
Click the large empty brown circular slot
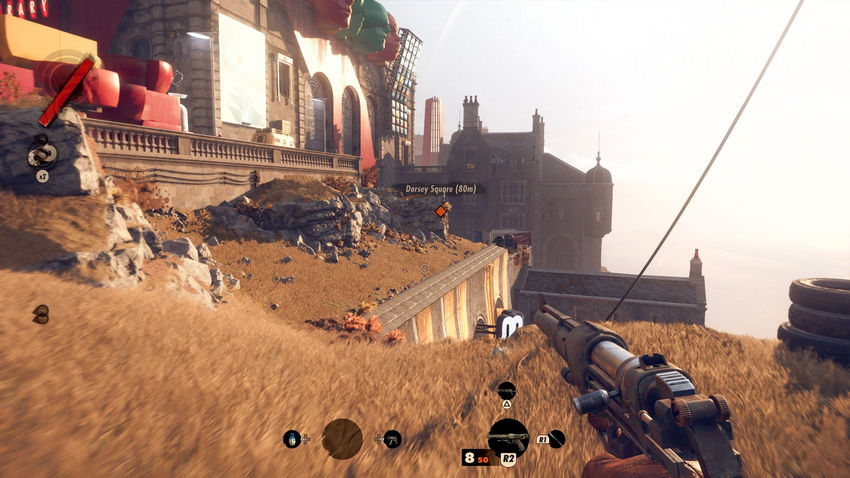pyautogui.click(x=342, y=438)
